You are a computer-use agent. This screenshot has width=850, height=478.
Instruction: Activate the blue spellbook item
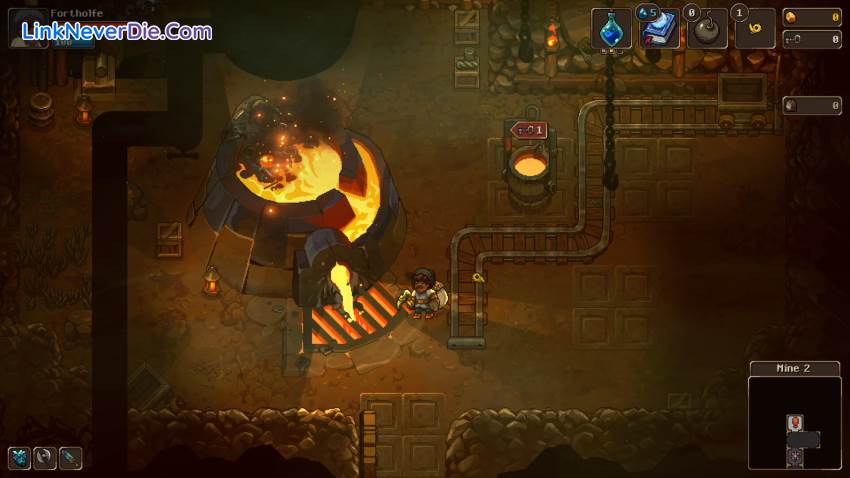tap(659, 29)
